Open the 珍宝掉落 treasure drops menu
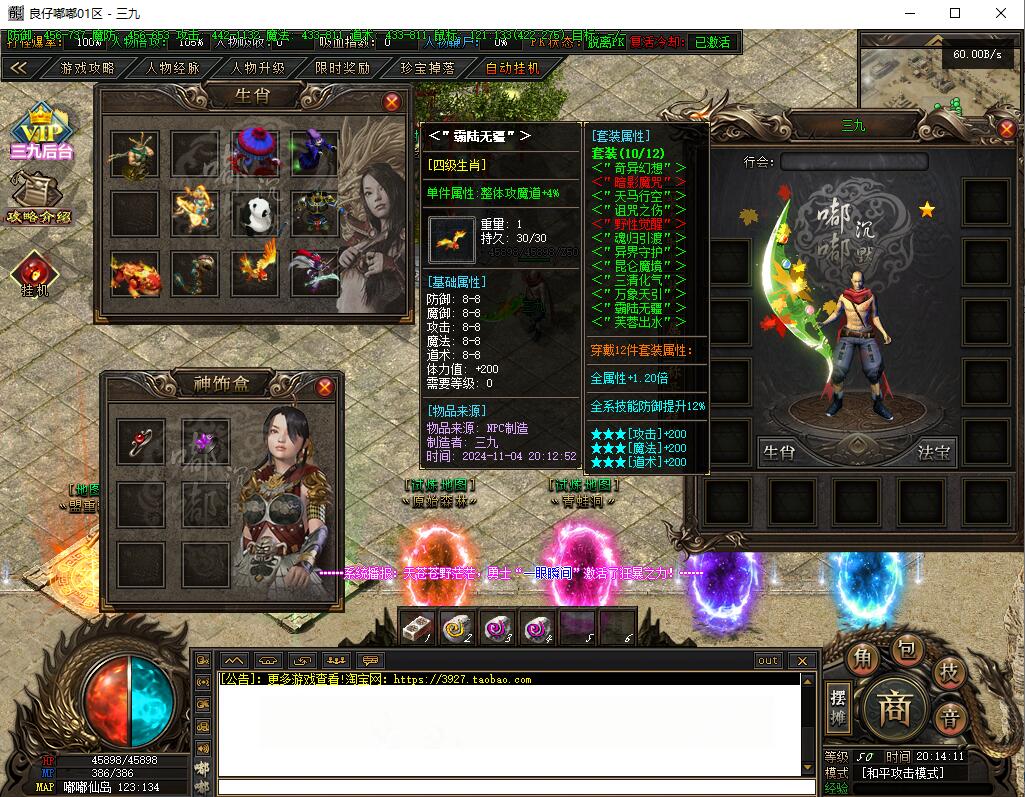 pyautogui.click(x=428, y=68)
